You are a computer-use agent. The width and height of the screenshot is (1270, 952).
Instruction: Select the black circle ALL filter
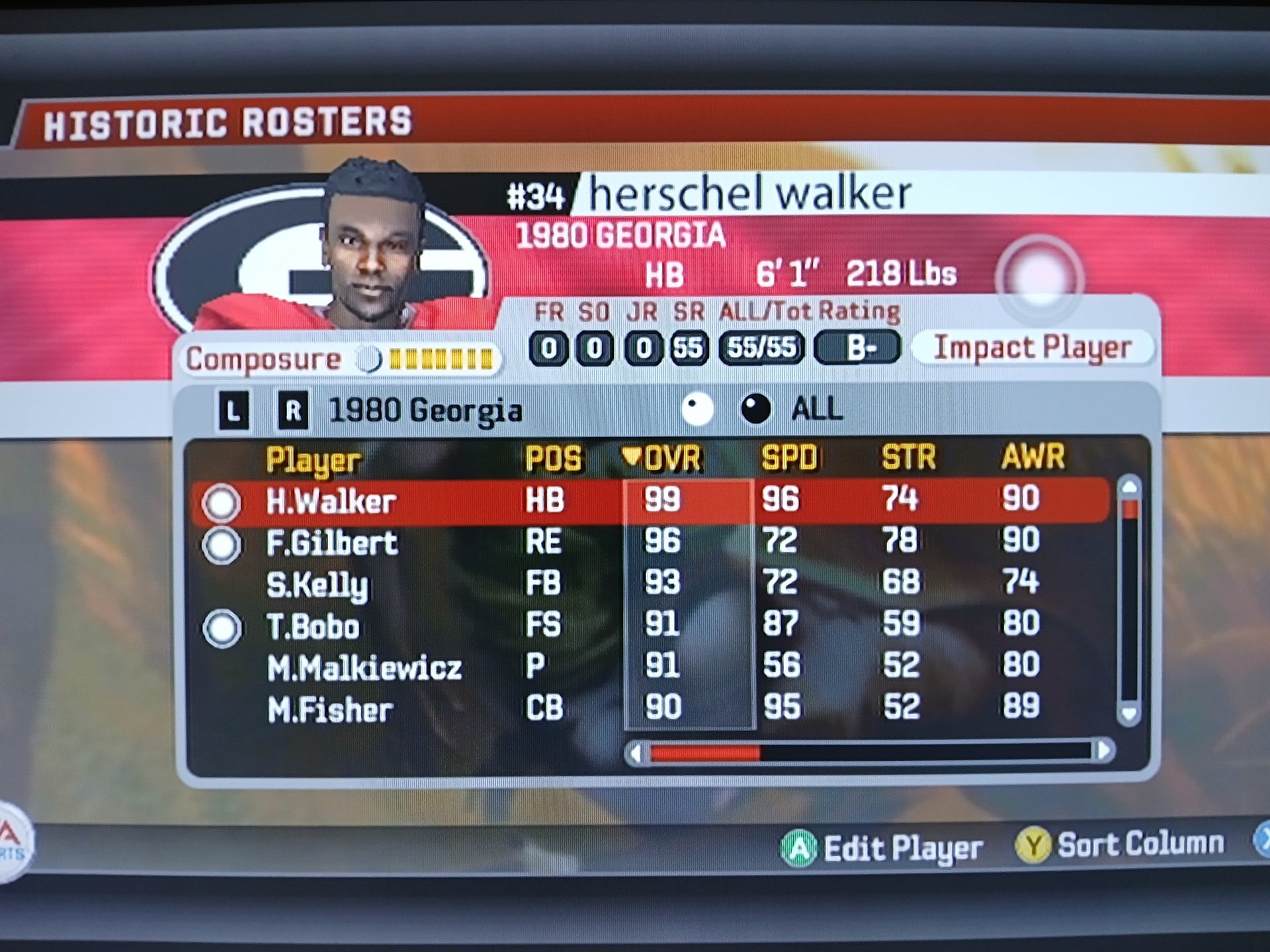755,409
